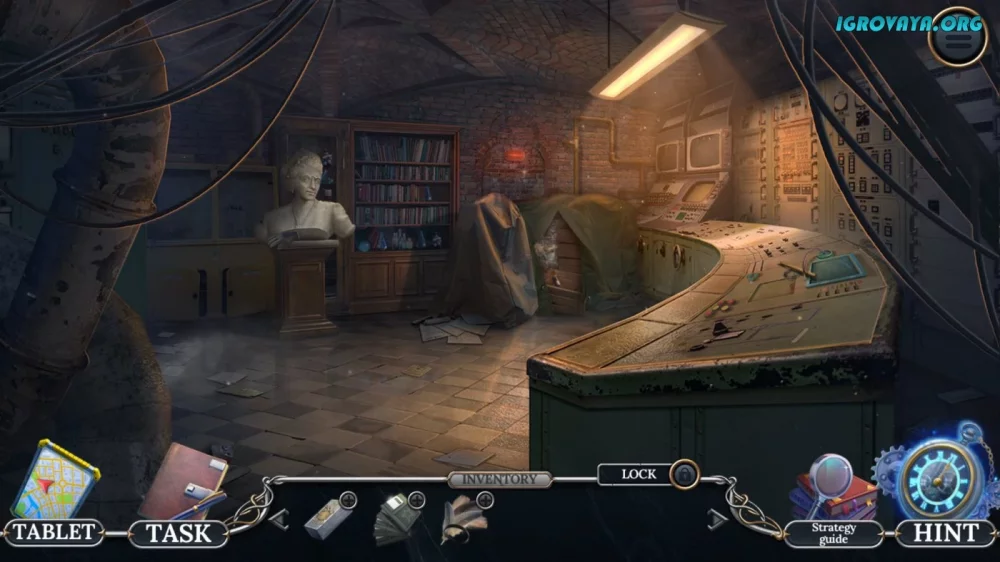
Task: Select the feather duster inventory item
Action: pos(463,518)
